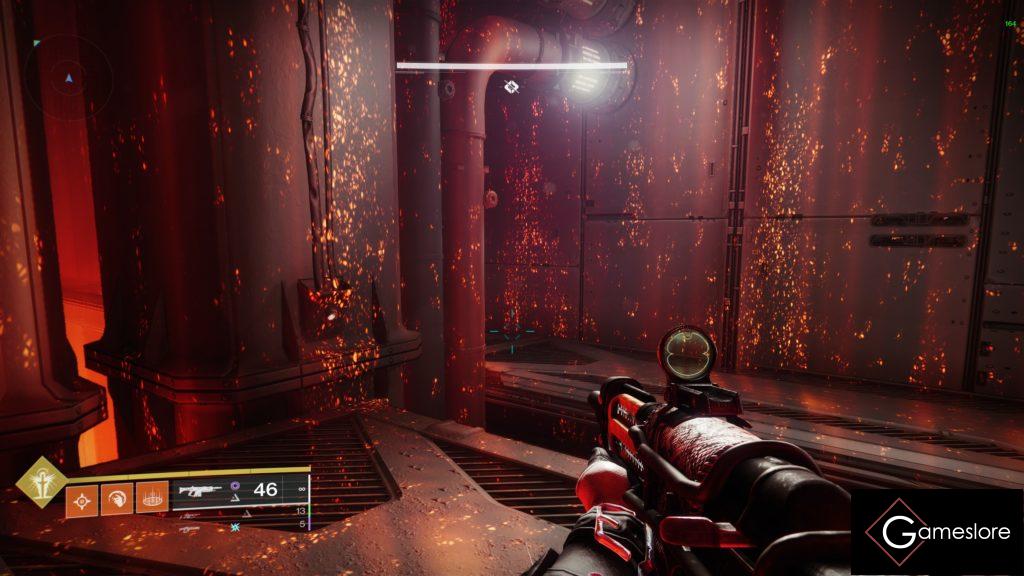Click the circular radar display
The width and height of the screenshot is (1024, 576).
click(68, 78)
